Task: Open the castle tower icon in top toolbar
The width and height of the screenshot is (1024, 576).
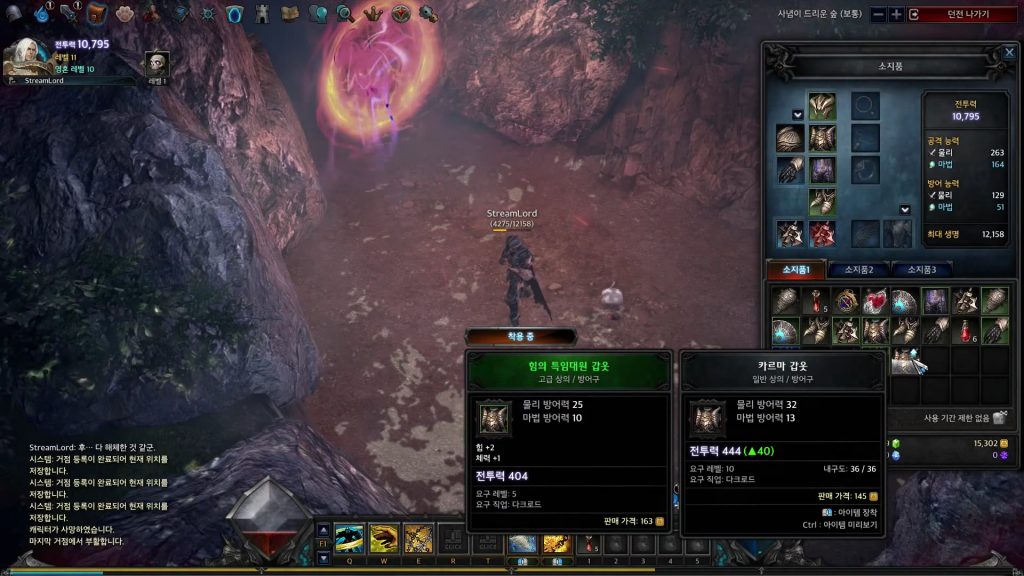Action: (x=261, y=13)
